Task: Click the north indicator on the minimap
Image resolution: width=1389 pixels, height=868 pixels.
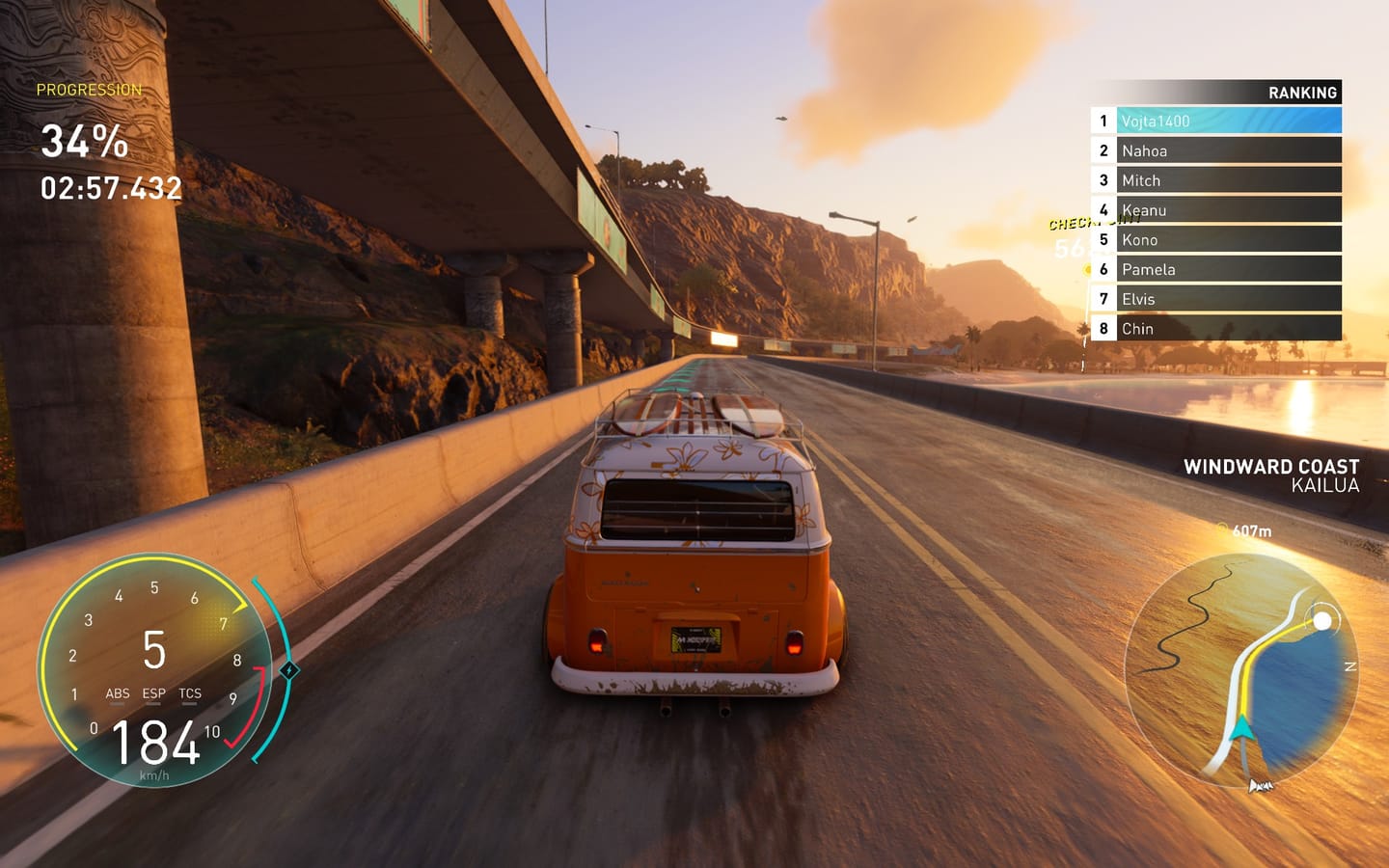Action: tap(1350, 665)
